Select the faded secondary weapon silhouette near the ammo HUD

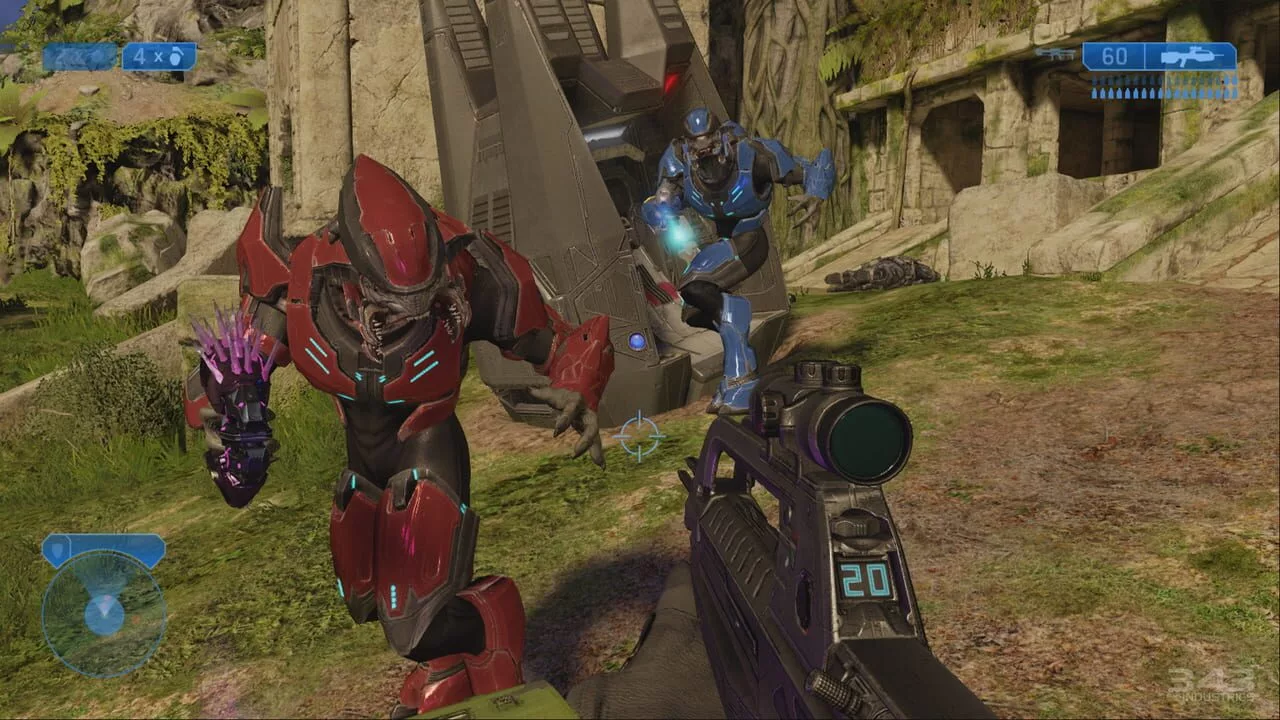[1055, 52]
